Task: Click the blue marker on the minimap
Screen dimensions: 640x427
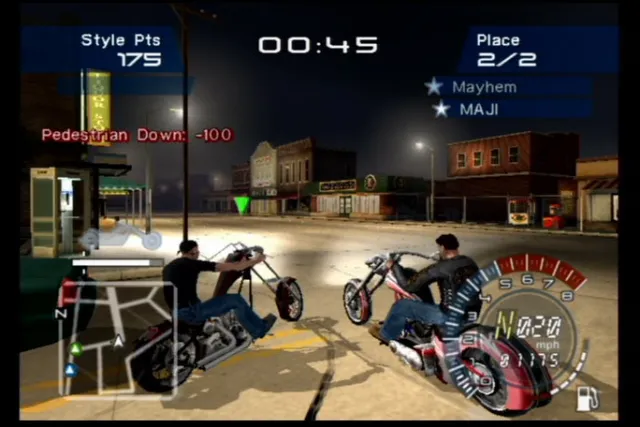Action: (71, 369)
